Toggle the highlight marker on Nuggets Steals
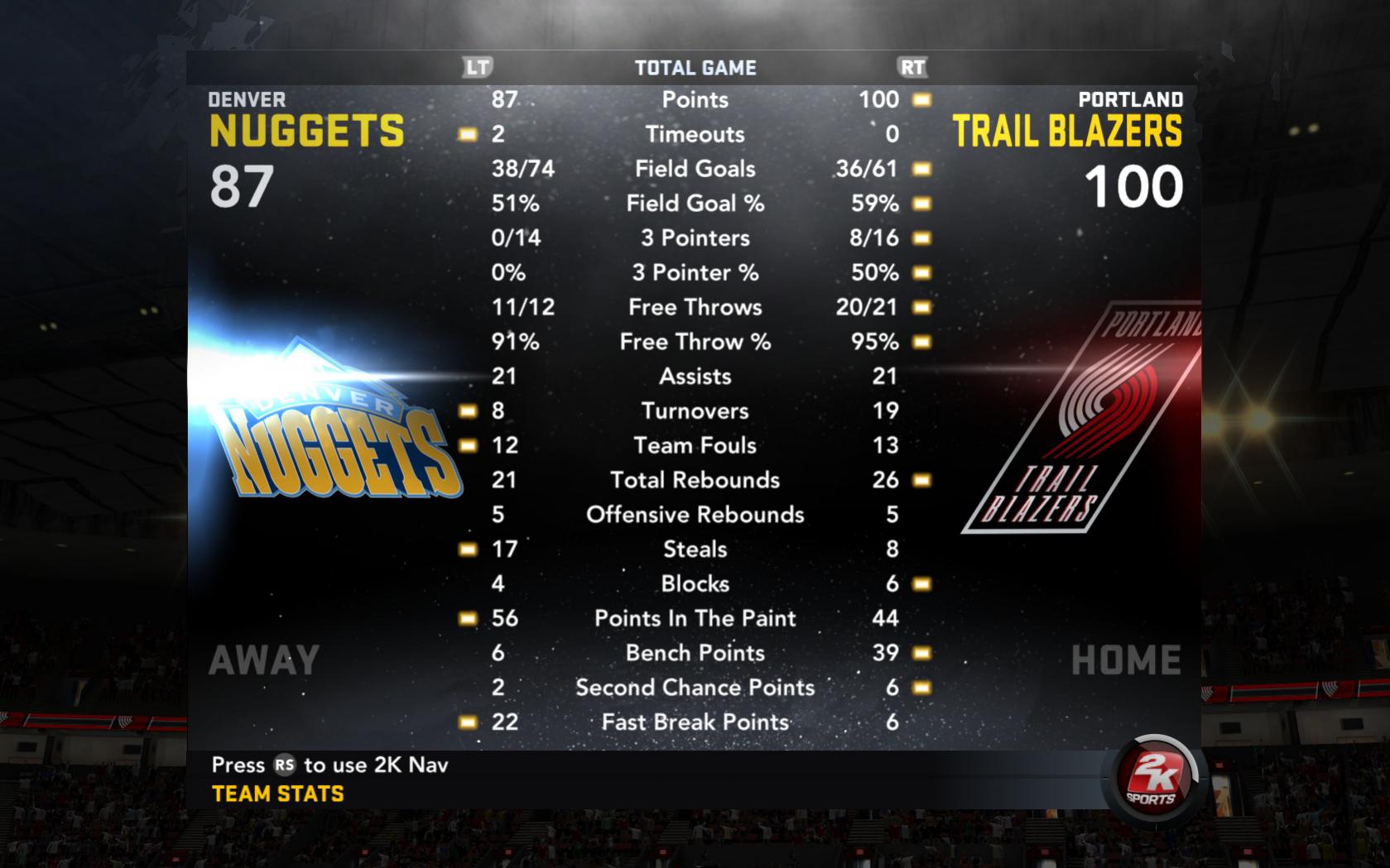The height and width of the screenshot is (868, 1390). point(468,549)
